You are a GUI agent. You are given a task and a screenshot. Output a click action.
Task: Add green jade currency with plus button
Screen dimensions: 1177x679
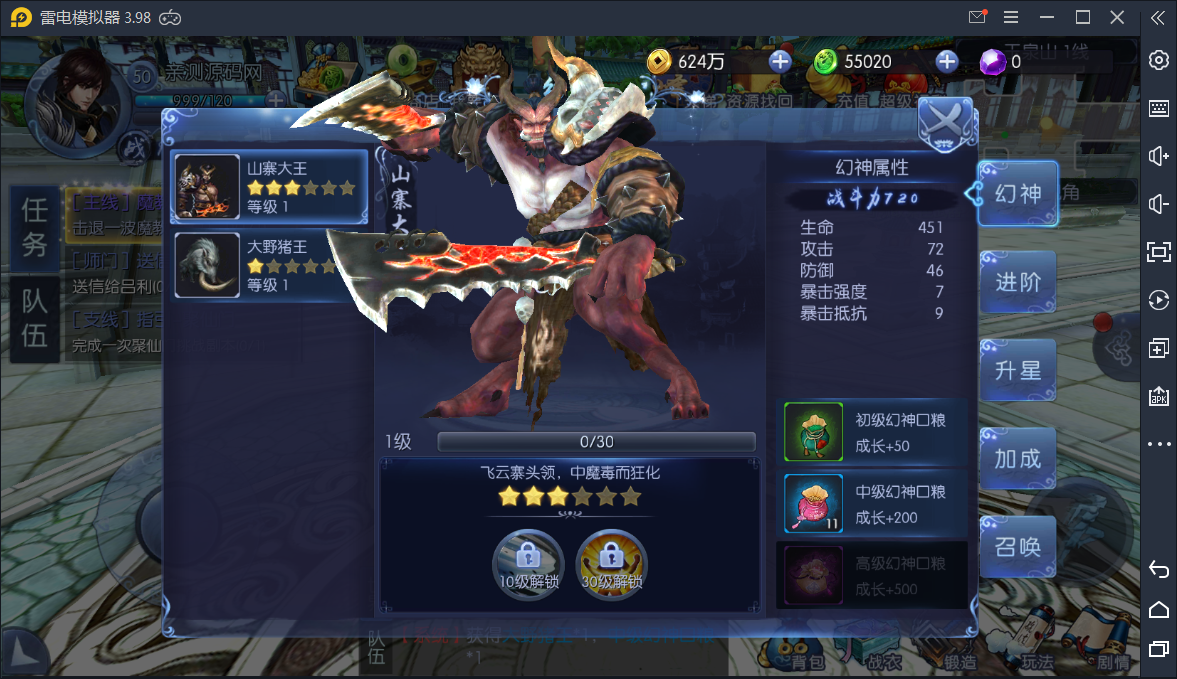pyautogui.click(x=947, y=62)
